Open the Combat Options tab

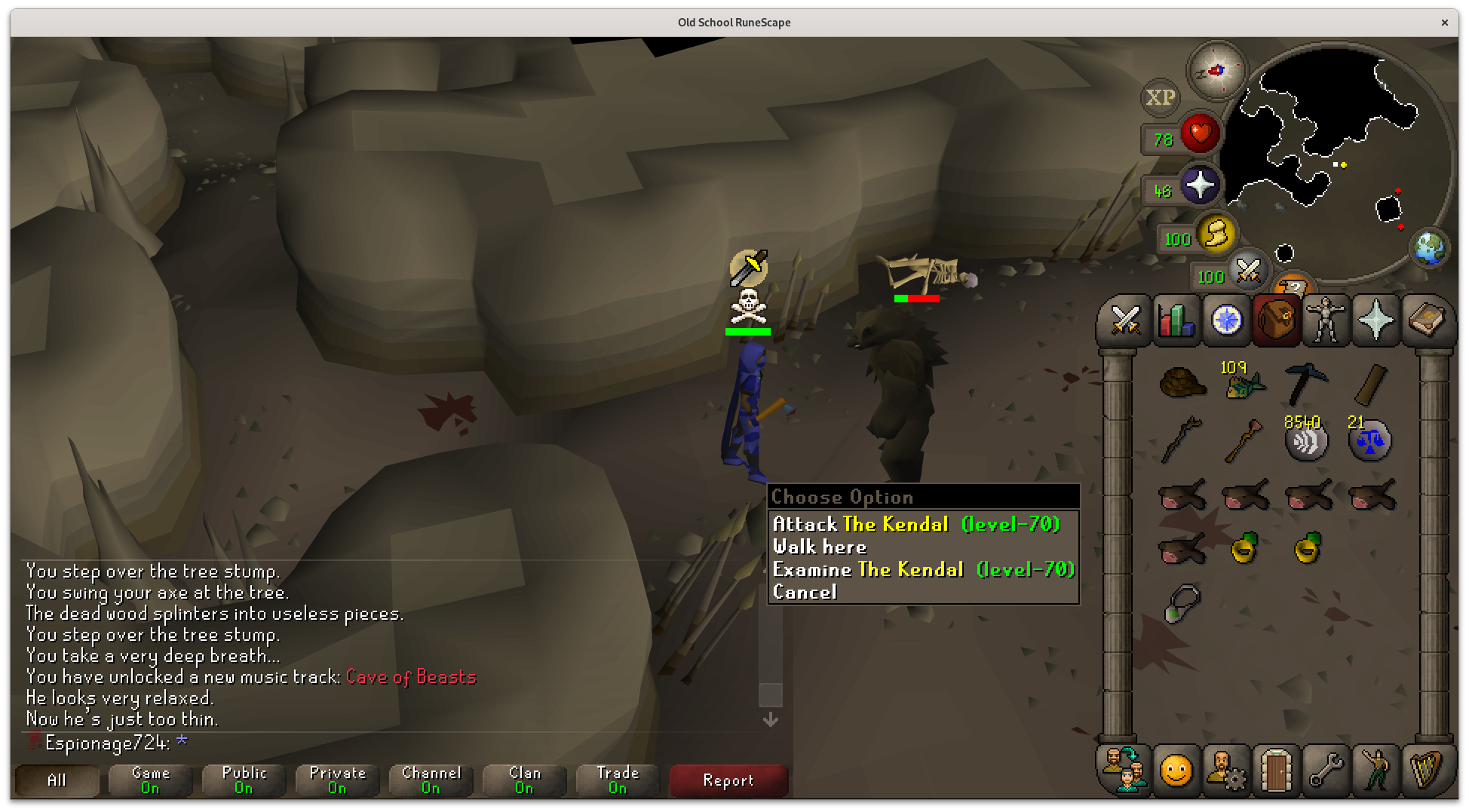point(1124,320)
